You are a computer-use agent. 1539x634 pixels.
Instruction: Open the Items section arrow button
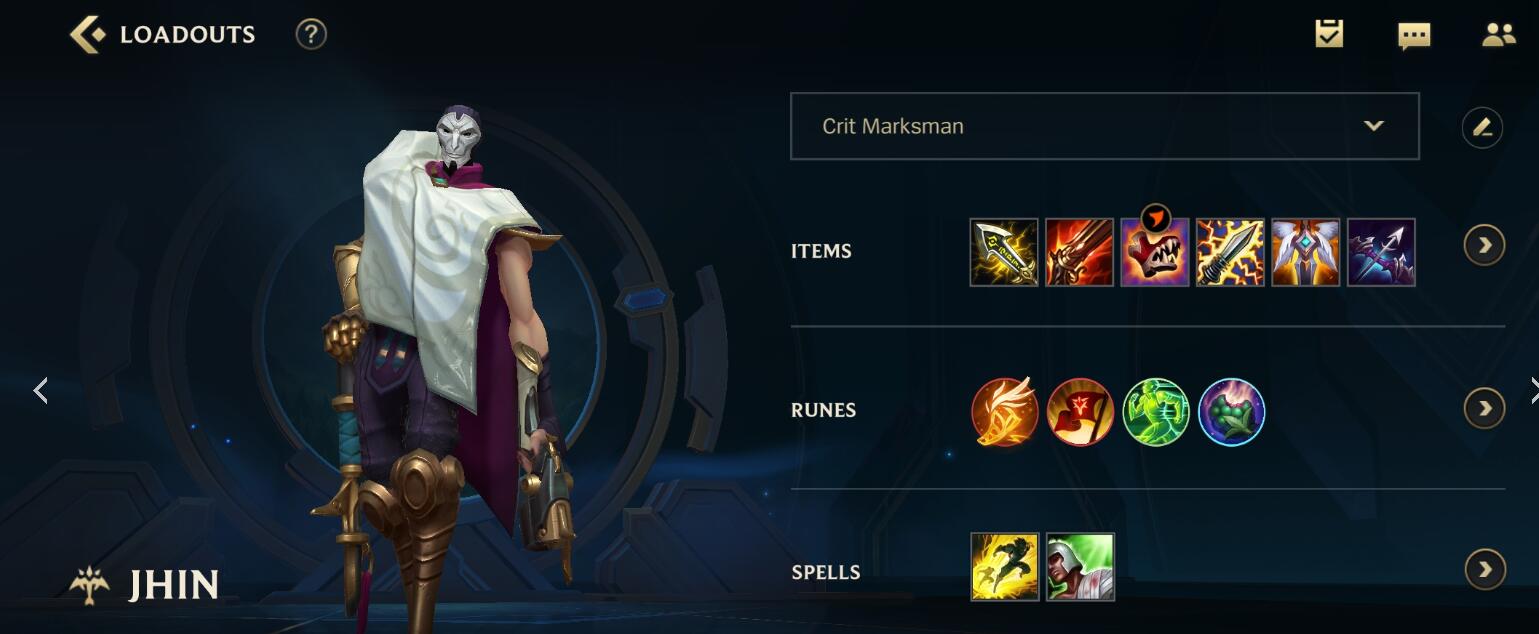(x=1484, y=246)
